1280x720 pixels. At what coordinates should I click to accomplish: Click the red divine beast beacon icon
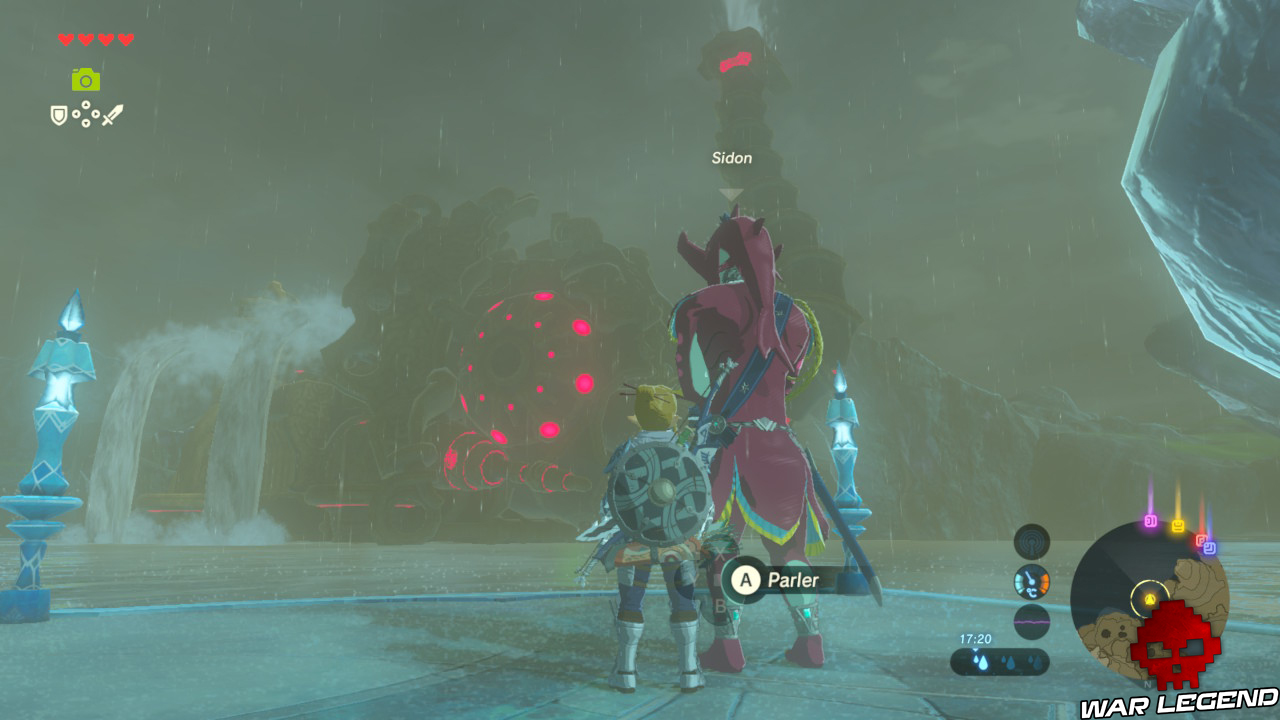(x=1201, y=539)
